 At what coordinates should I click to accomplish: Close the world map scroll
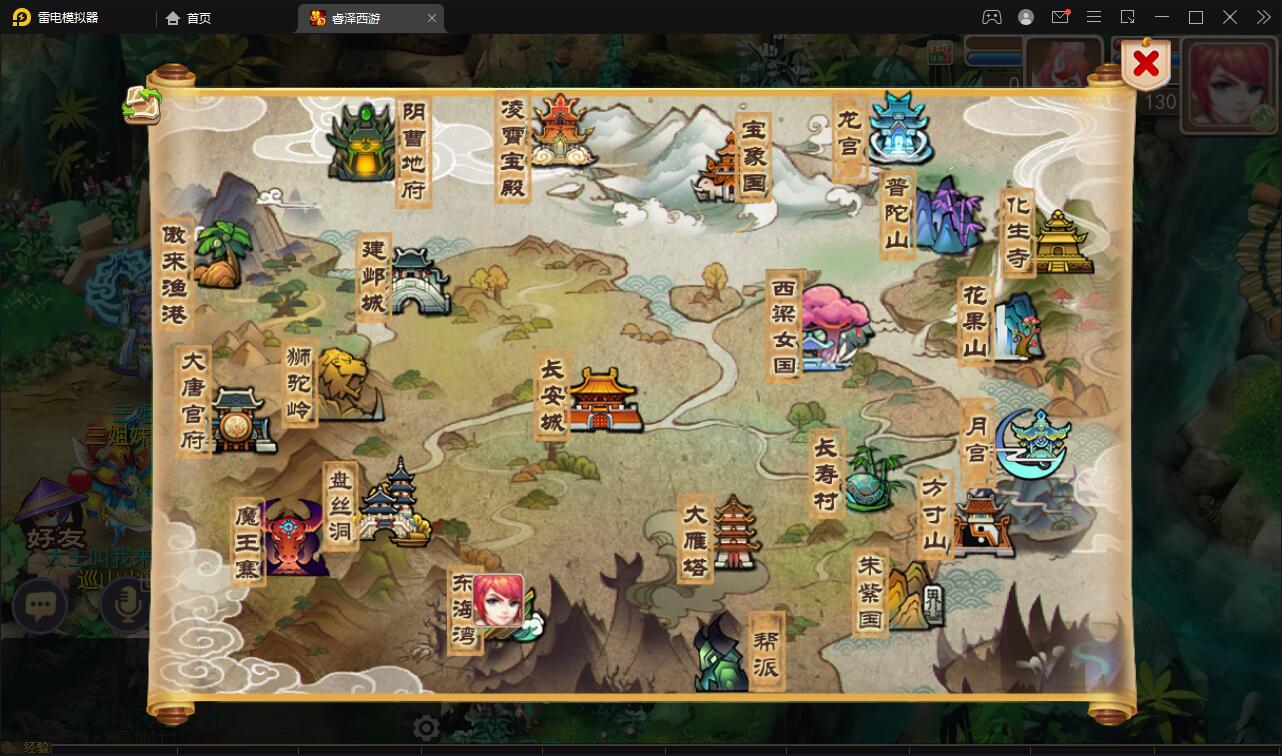click(x=1146, y=65)
